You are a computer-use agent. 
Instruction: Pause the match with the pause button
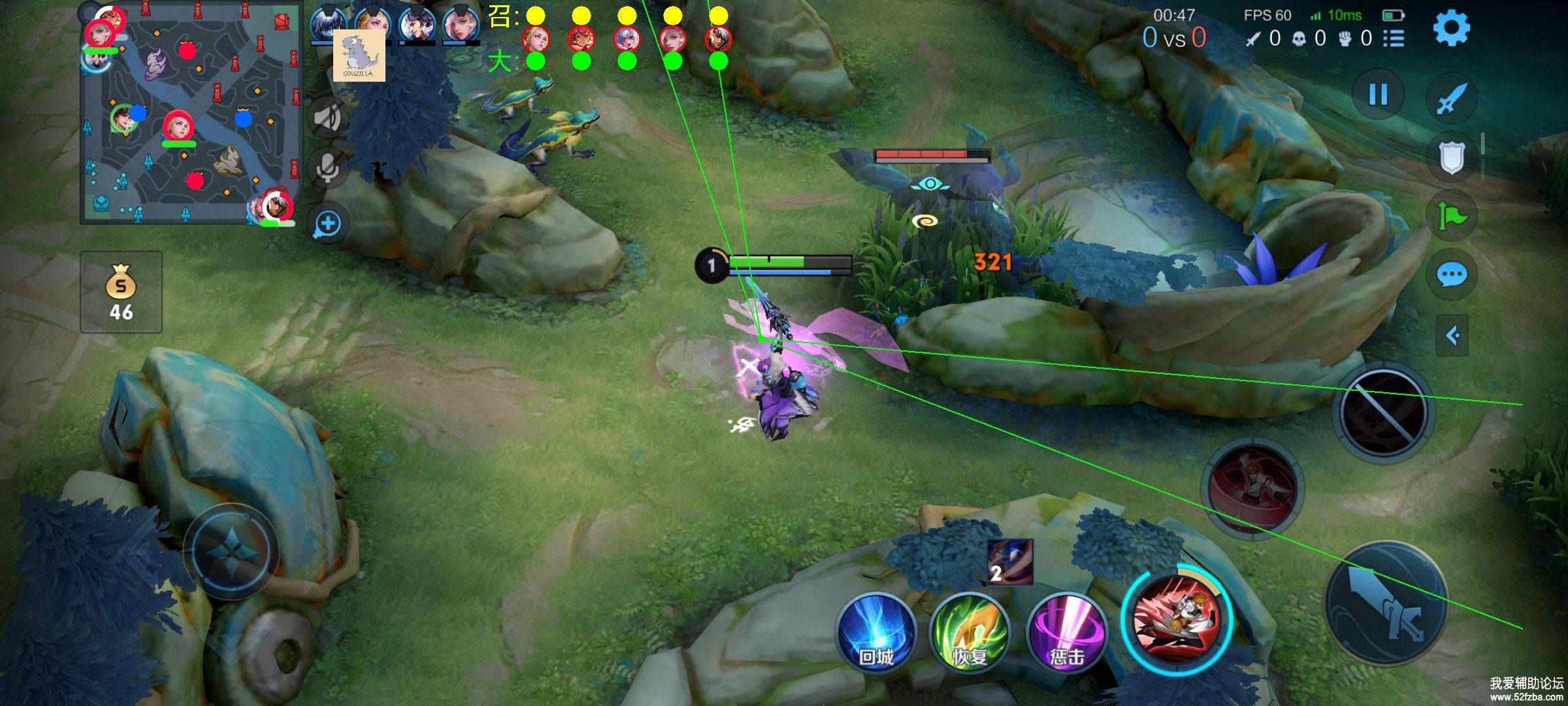1378,95
